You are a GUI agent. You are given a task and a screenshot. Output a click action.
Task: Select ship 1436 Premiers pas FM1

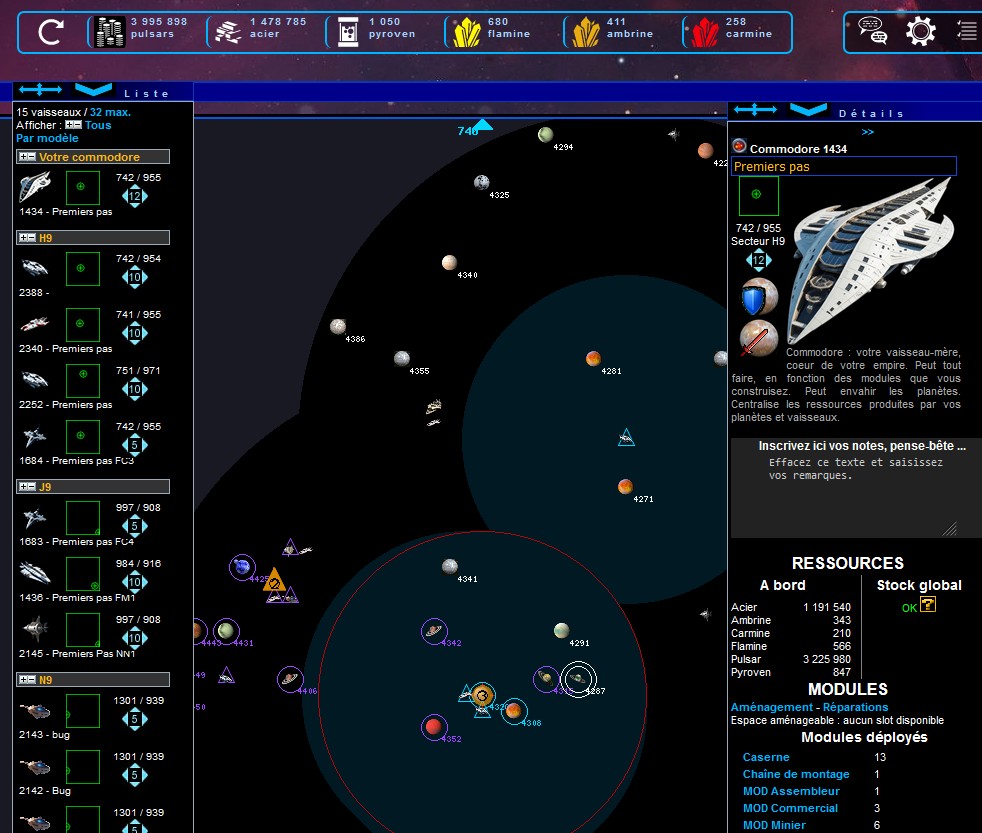pyautogui.click(x=35, y=572)
